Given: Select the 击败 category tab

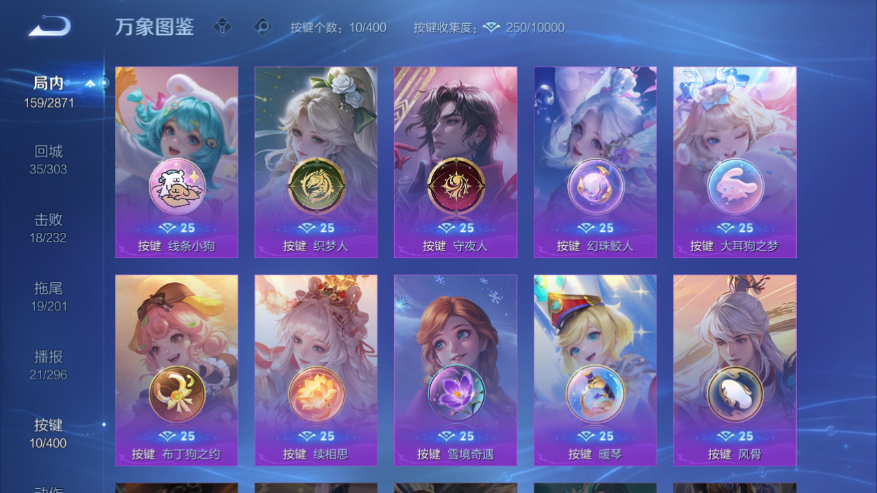Looking at the screenshot, I should click(x=48, y=226).
